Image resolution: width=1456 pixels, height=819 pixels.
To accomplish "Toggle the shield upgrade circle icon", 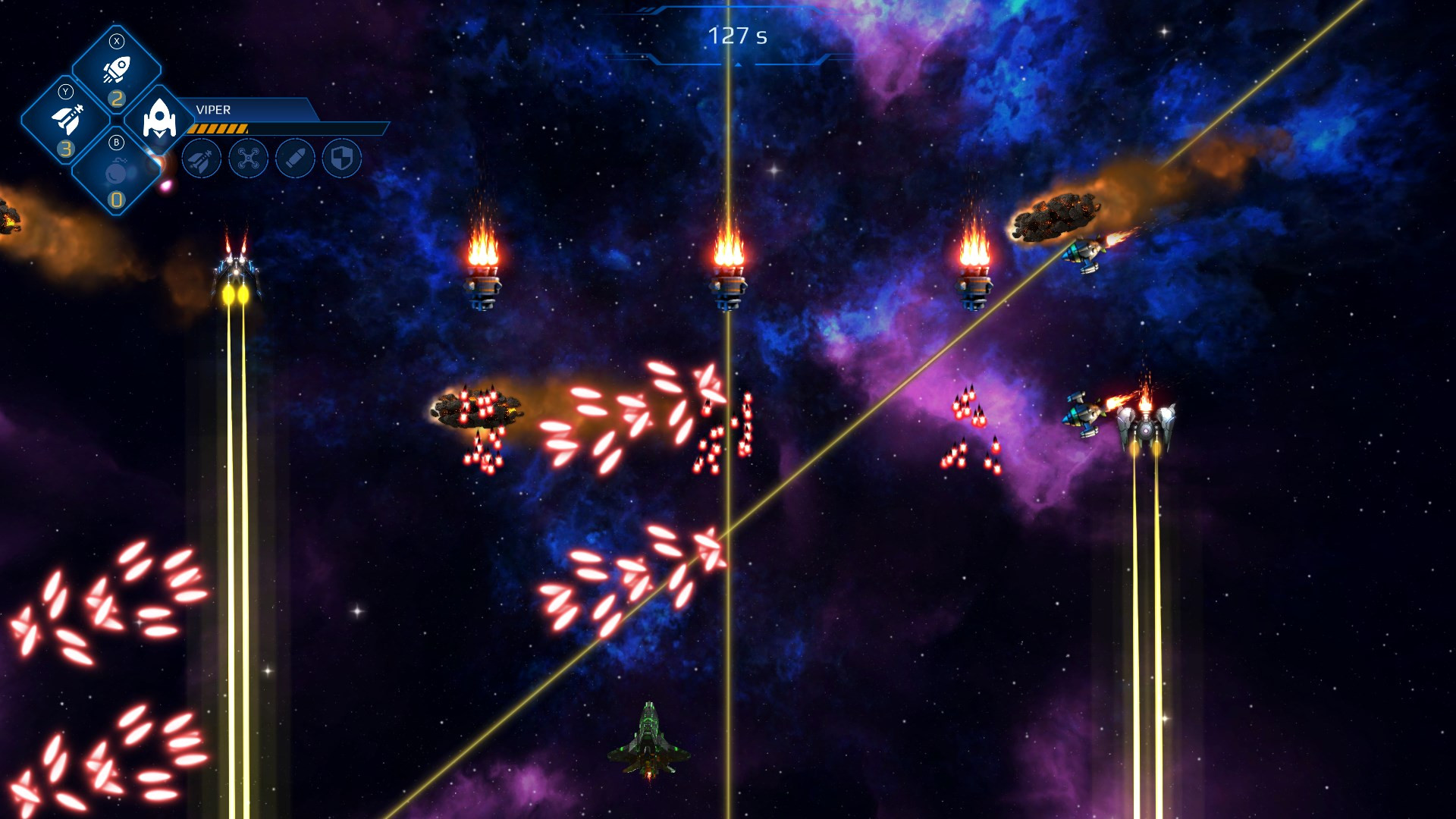I will click(x=342, y=159).
